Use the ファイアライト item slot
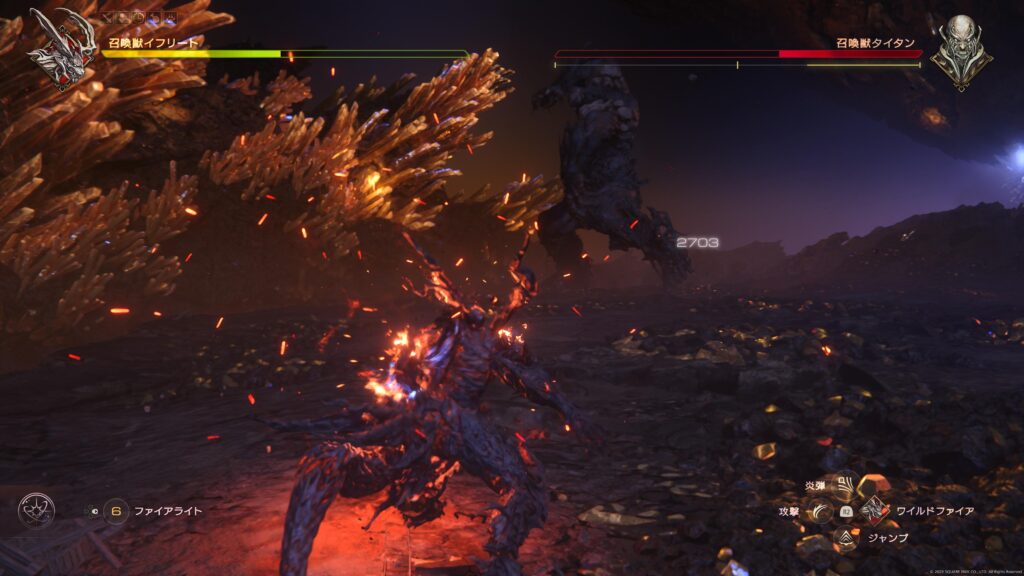This screenshot has width=1024, height=576. (x=116, y=511)
